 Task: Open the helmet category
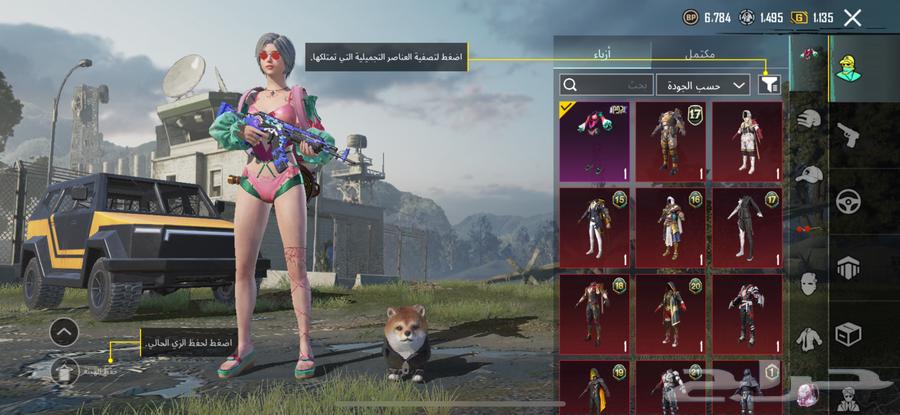[809, 121]
